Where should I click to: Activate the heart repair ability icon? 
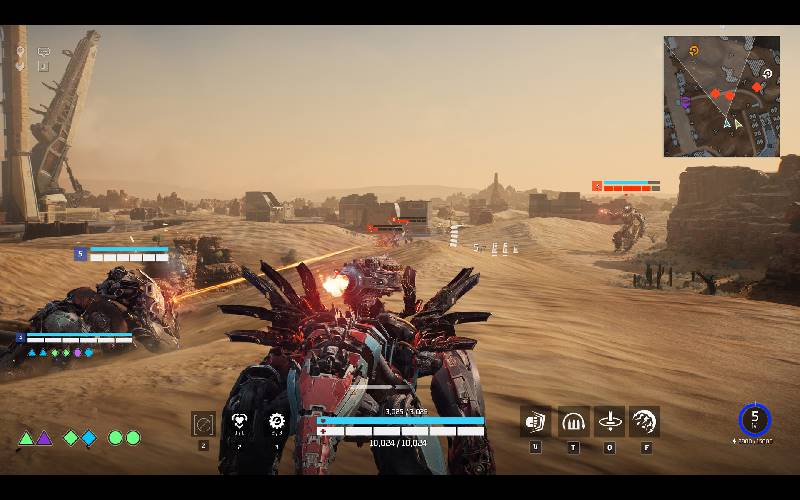(239, 422)
